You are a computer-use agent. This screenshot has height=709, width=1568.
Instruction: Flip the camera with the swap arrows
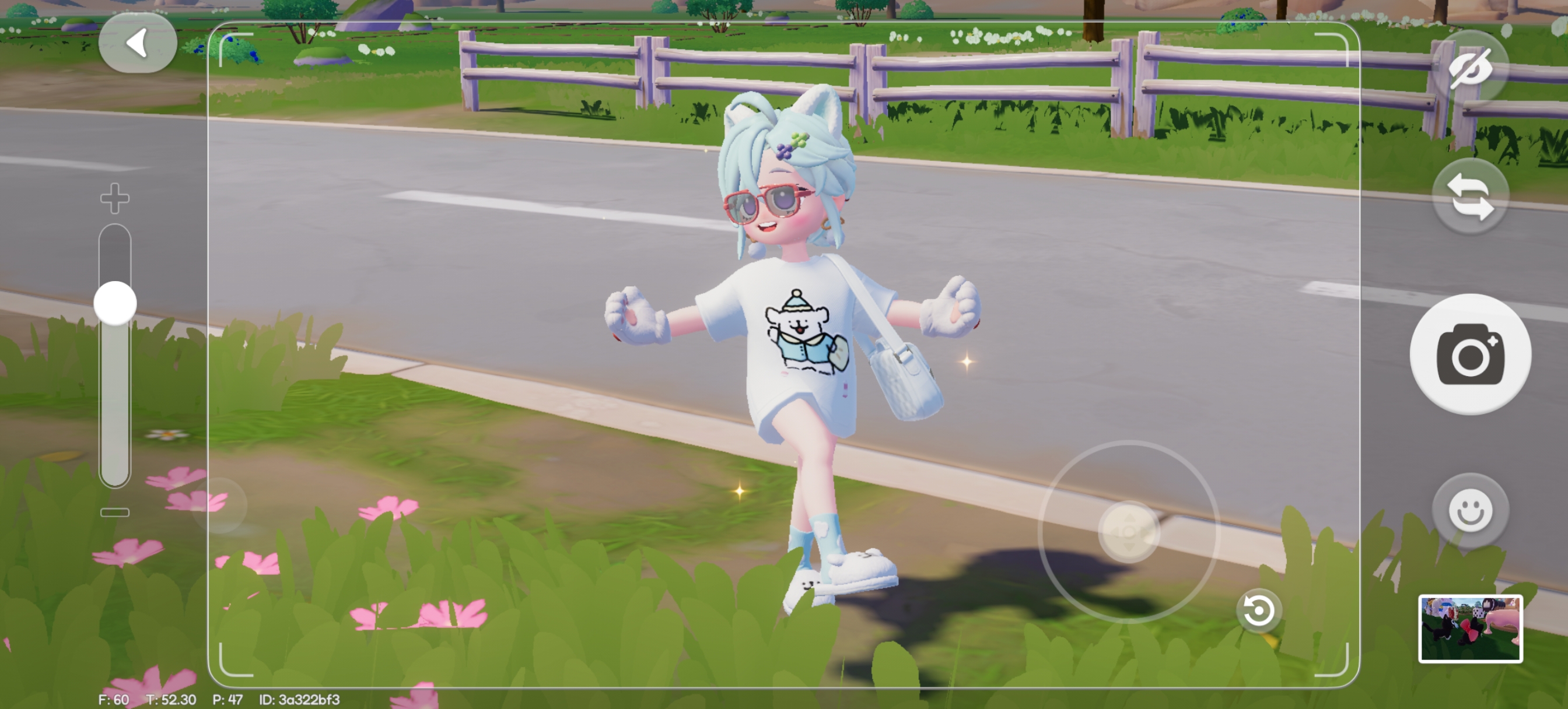point(1470,196)
